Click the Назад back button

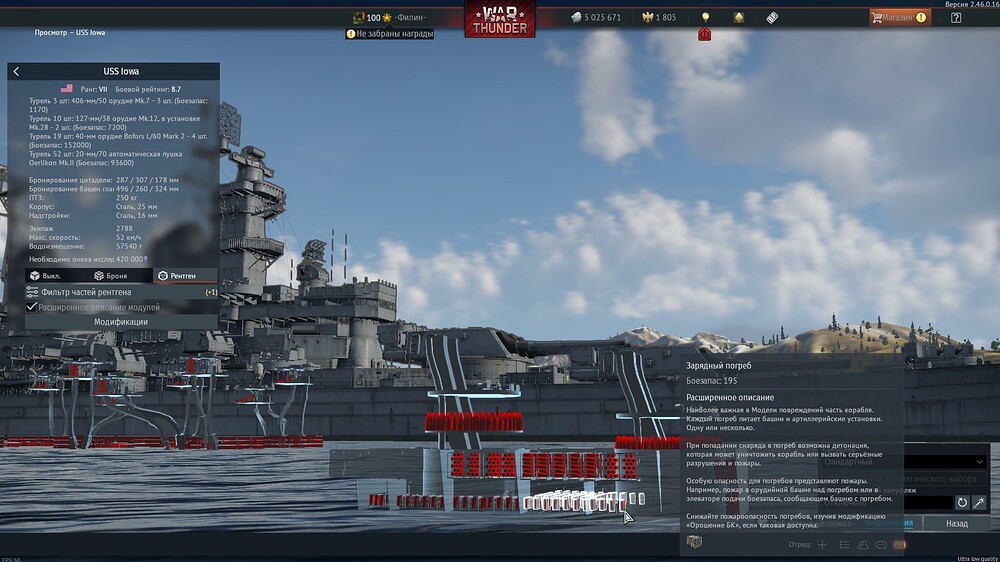956,523
